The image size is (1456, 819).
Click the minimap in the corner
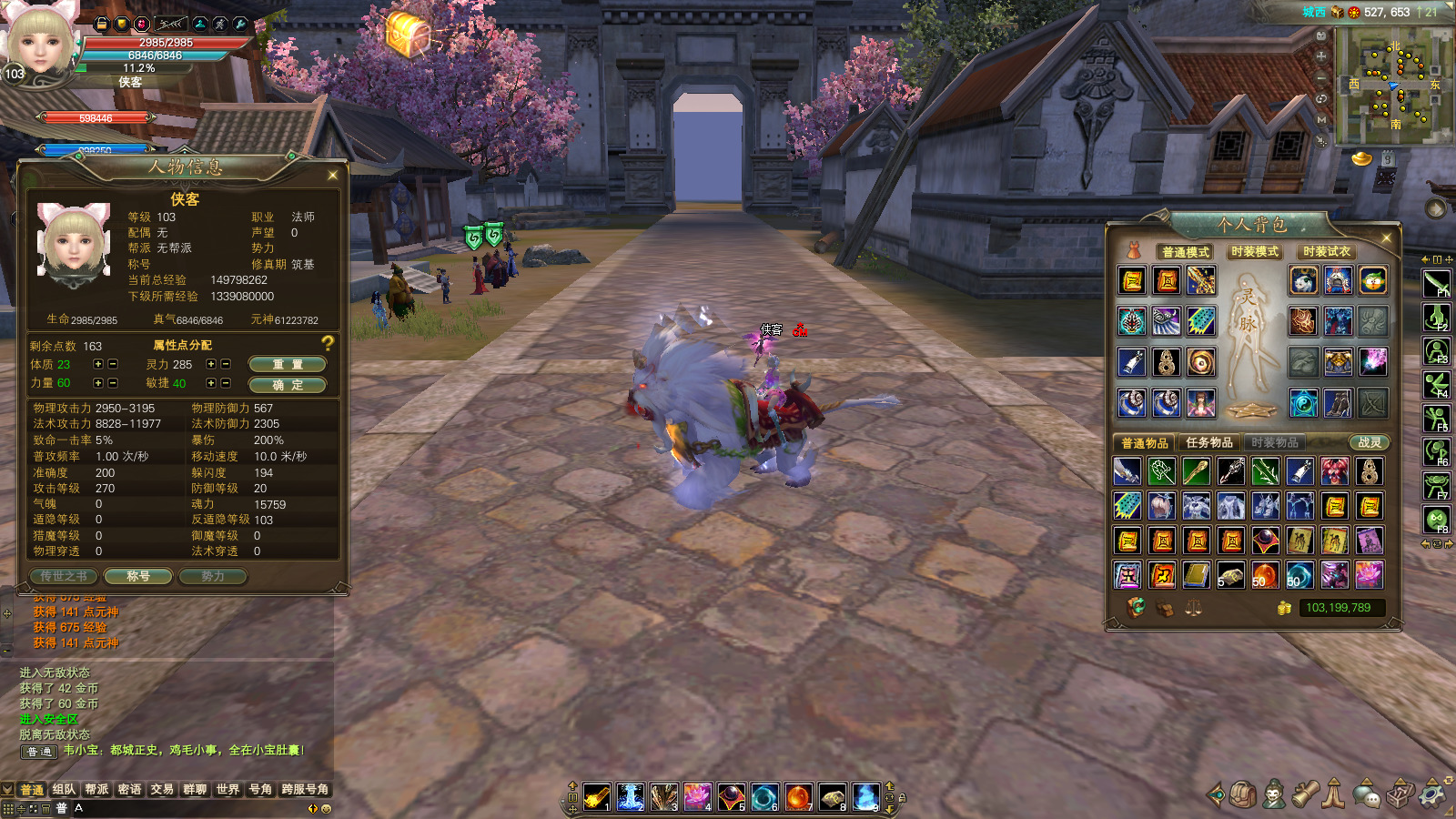pyautogui.click(x=1393, y=85)
